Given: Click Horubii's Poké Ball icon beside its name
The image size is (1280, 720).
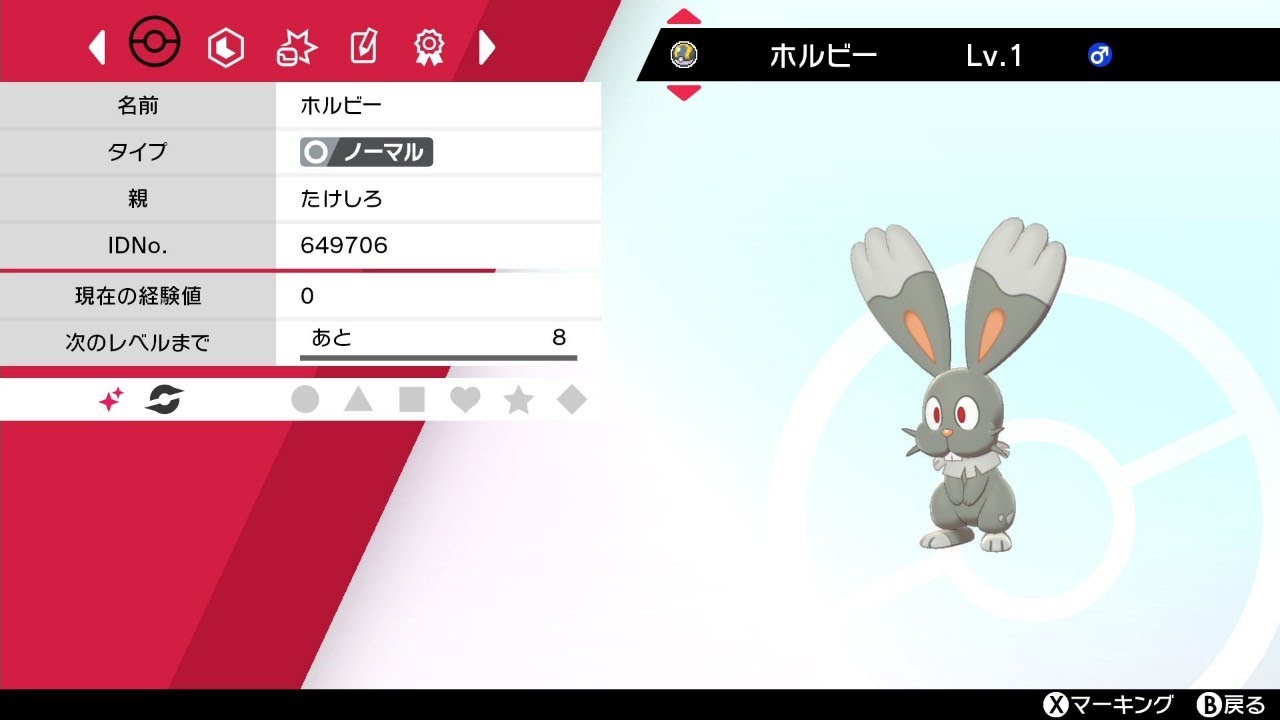Looking at the screenshot, I should point(685,54).
